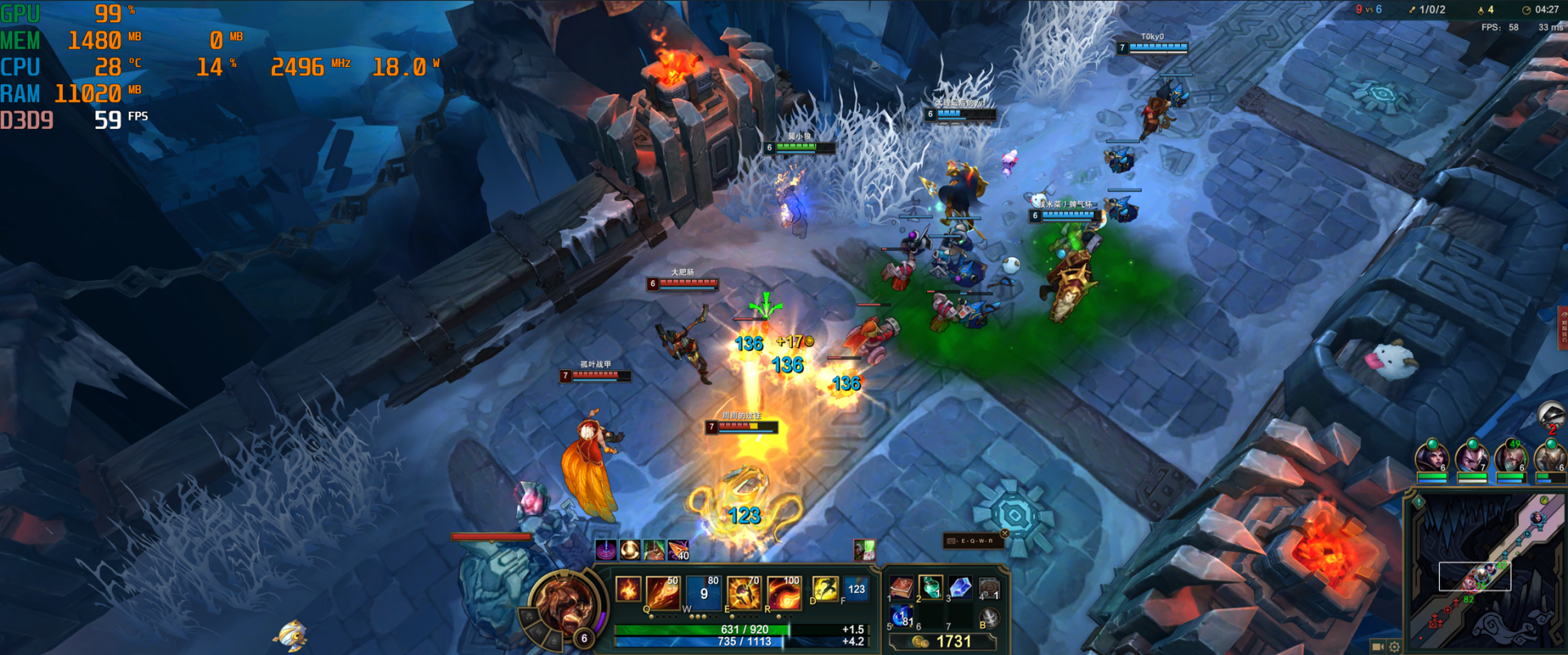Activate the E ability icon
The height and width of the screenshot is (655, 1568).
(743, 592)
